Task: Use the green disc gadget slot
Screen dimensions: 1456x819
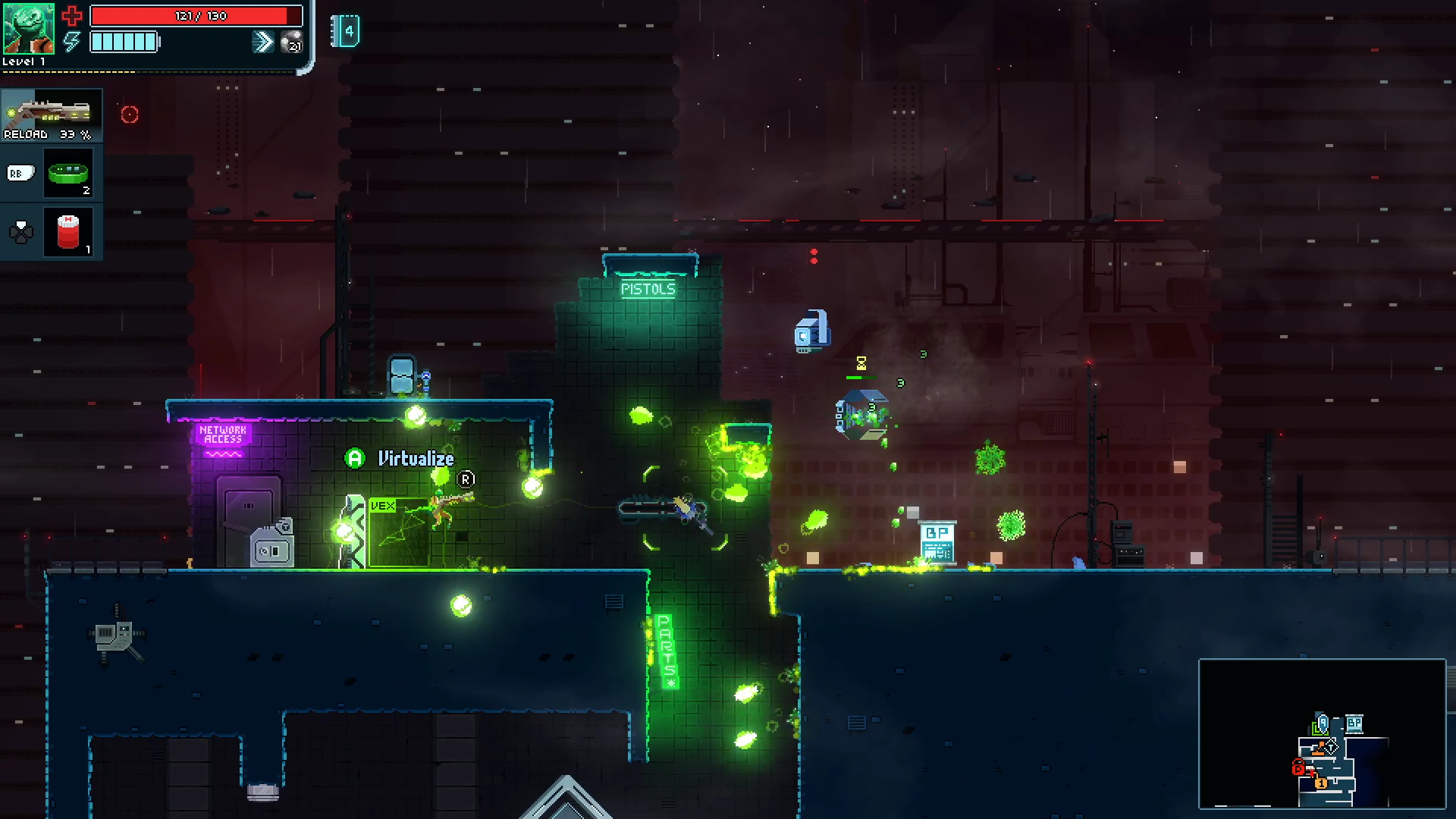Action: click(x=68, y=174)
